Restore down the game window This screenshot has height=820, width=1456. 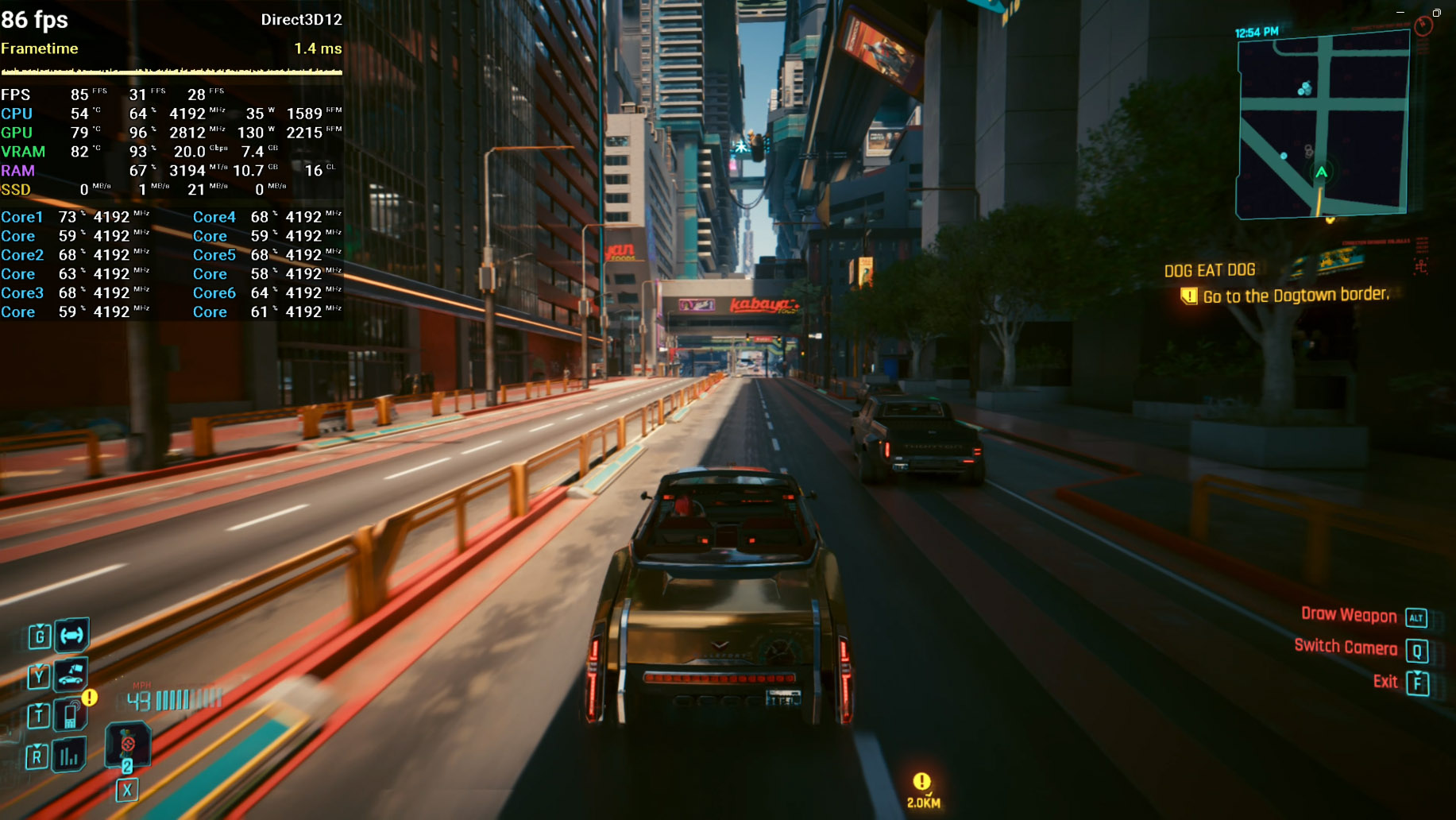(x=1436, y=13)
